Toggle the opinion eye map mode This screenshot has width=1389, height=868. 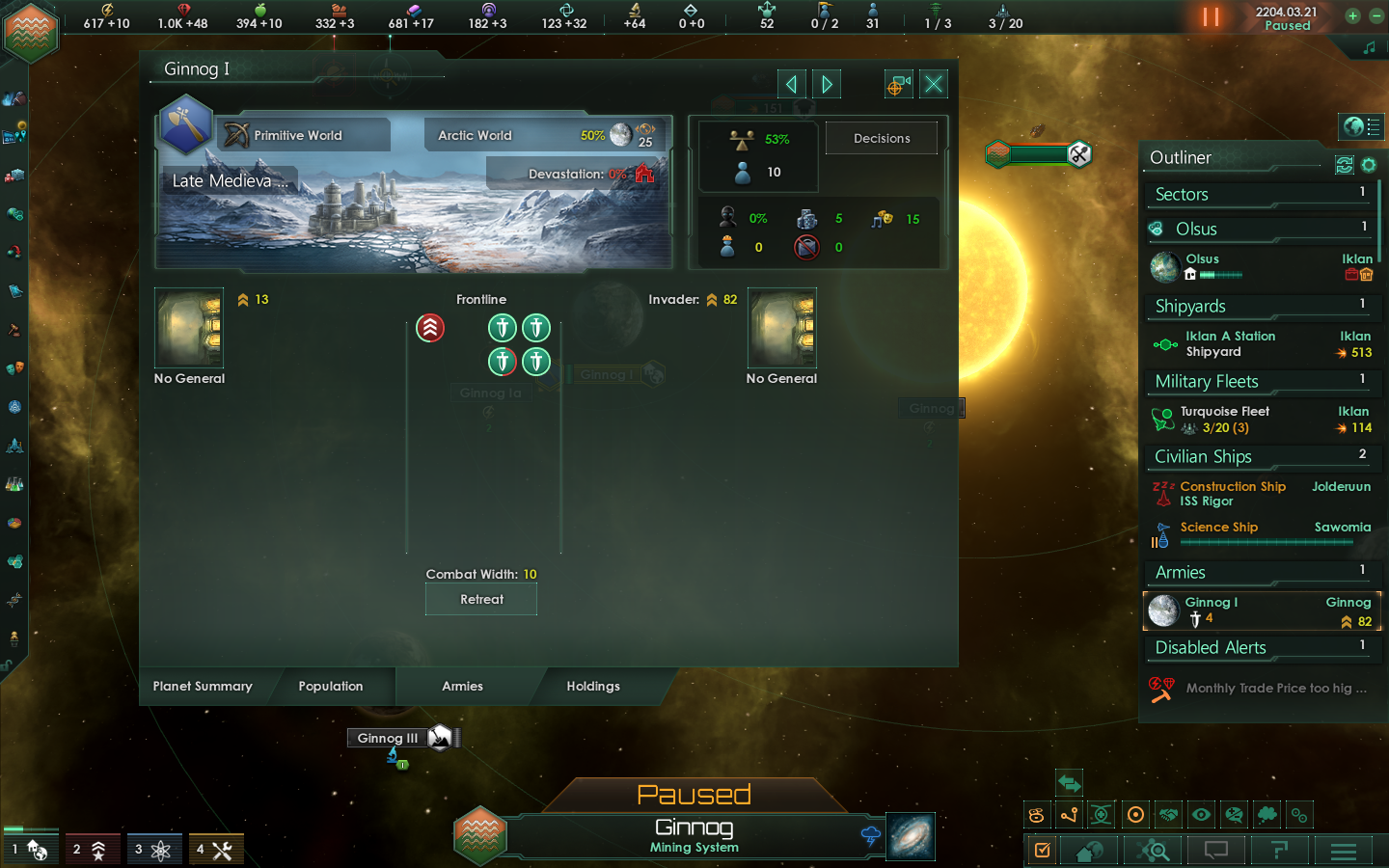coord(1201,815)
